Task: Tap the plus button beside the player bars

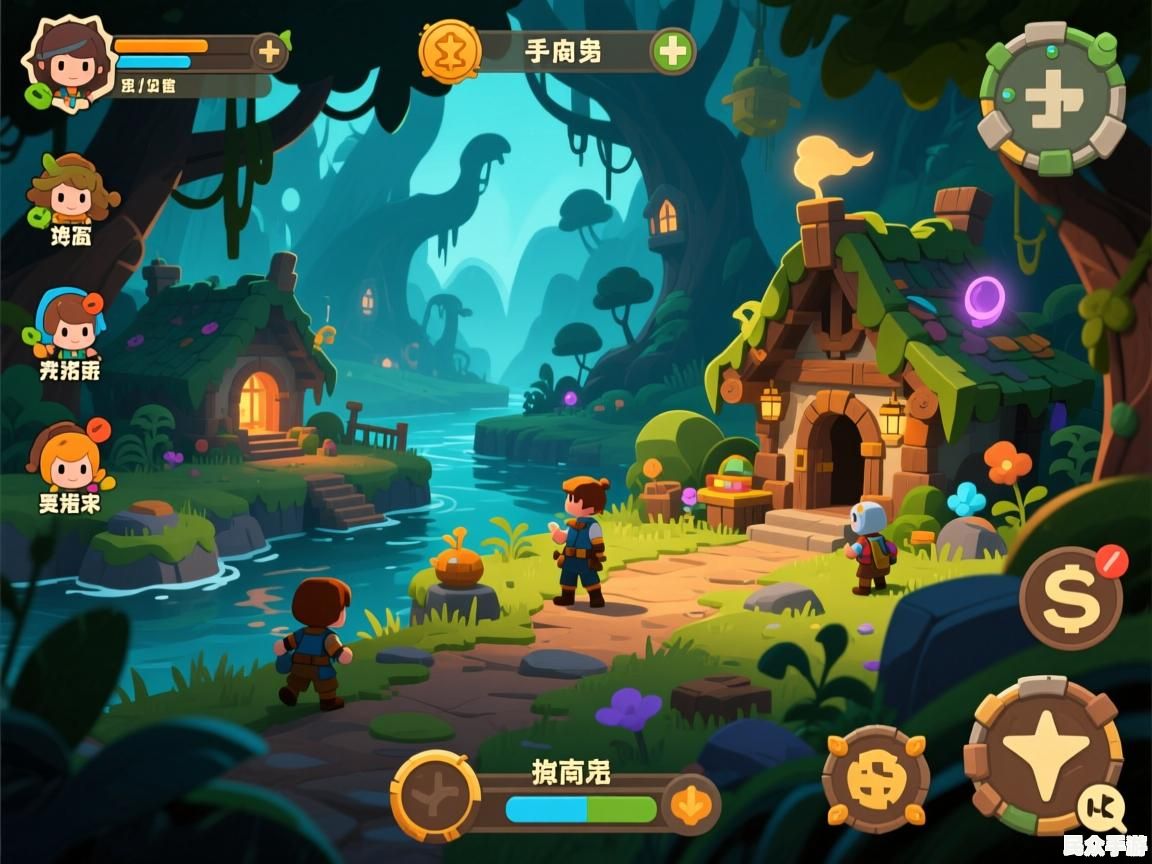Action: tap(268, 52)
